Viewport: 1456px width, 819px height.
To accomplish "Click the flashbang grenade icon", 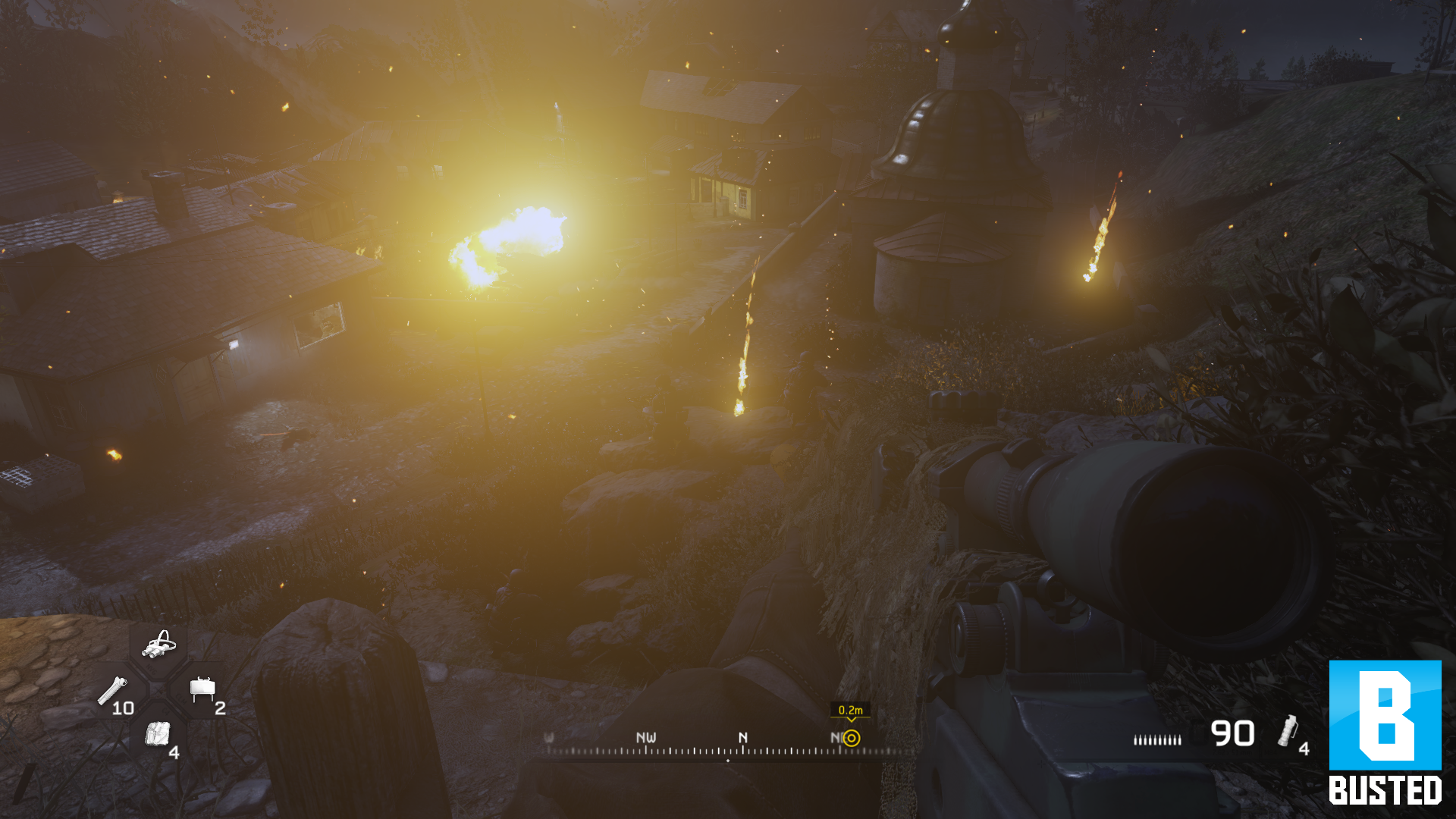I will (x=1287, y=730).
